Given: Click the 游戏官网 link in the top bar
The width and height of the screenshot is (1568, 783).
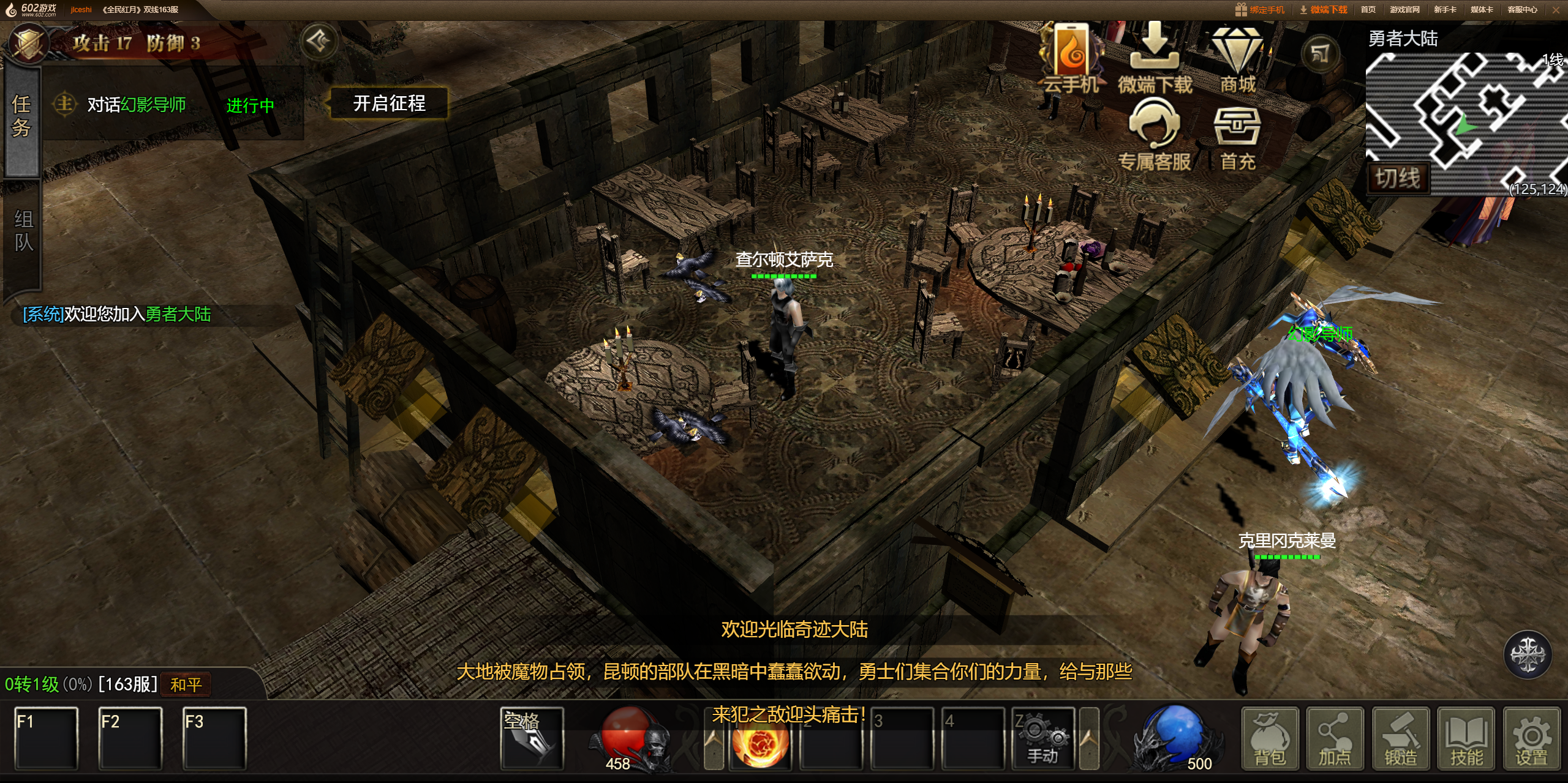Looking at the screenshot, I should [x=1404, y=10].
